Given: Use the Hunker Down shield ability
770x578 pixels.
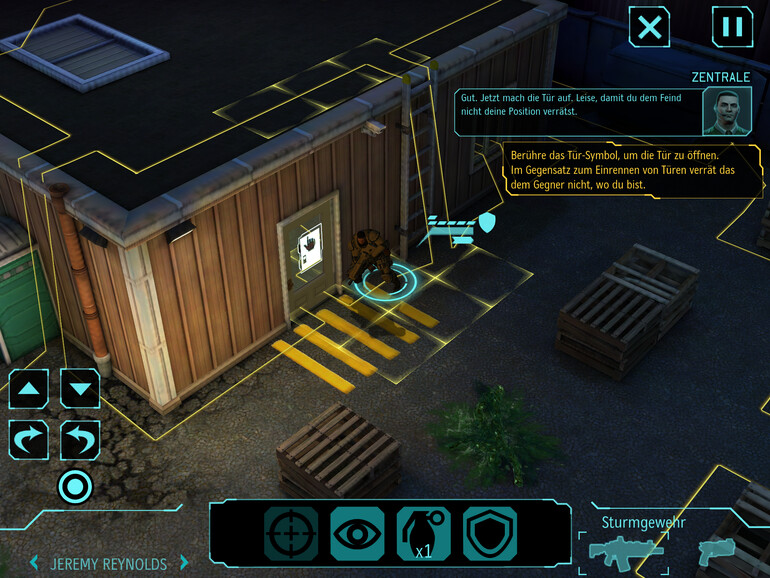Looking at the screenshot, I should coord(489,534).
